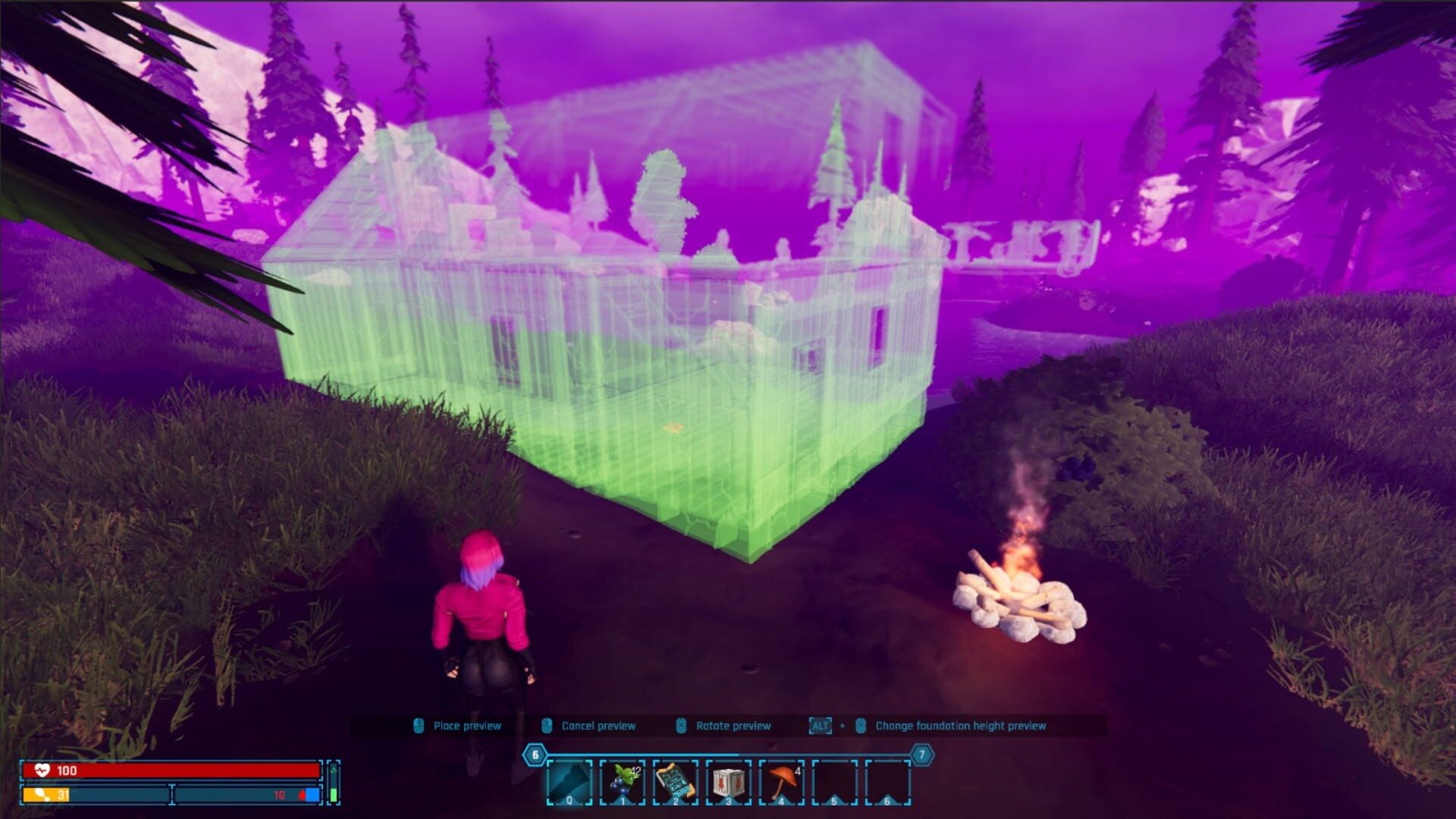Select the blueprint tablet in hotbar slot 2
Screen dimensions: 1456x819
(675, 781)
